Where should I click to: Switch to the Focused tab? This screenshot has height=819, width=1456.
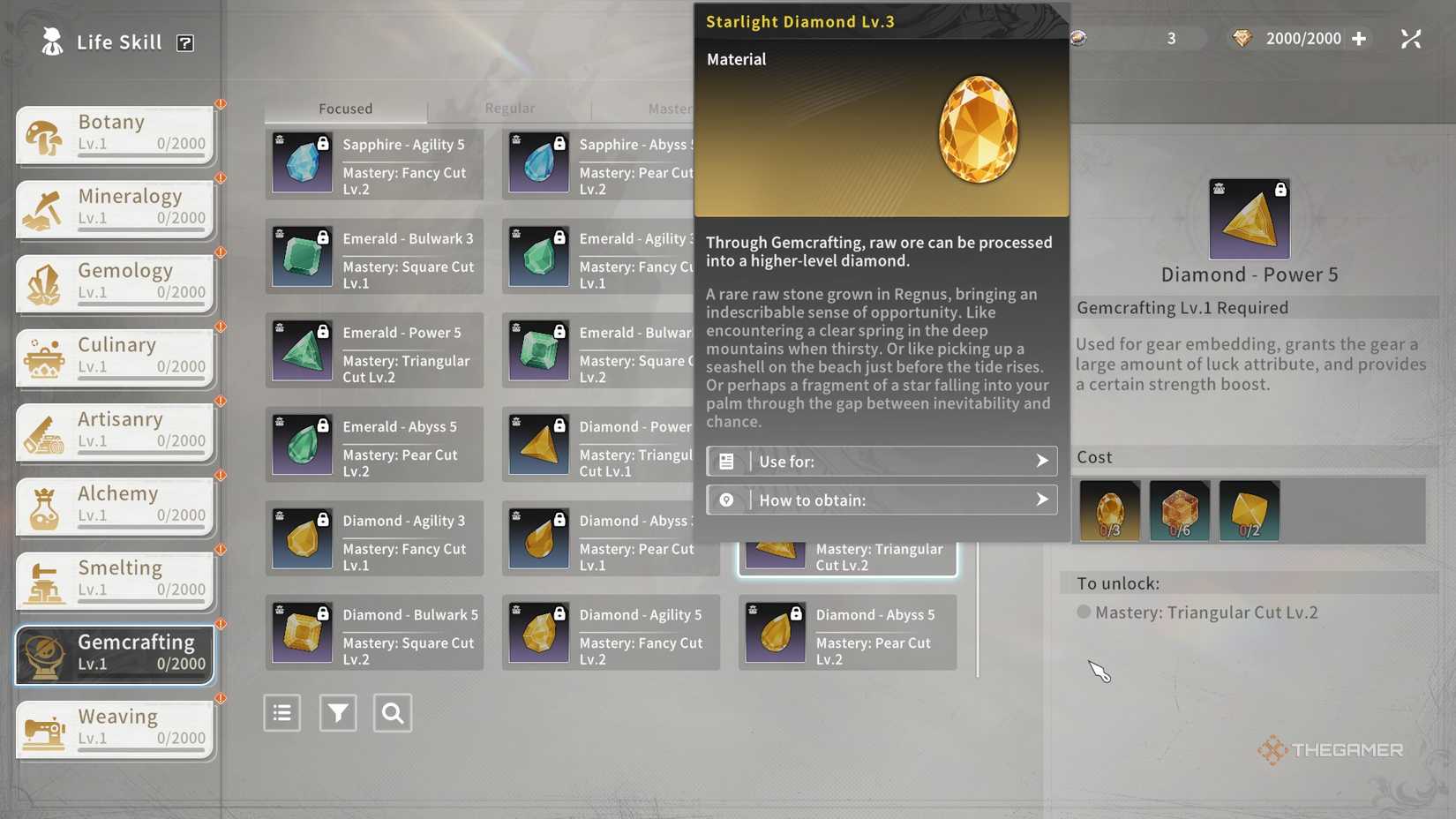345,108
